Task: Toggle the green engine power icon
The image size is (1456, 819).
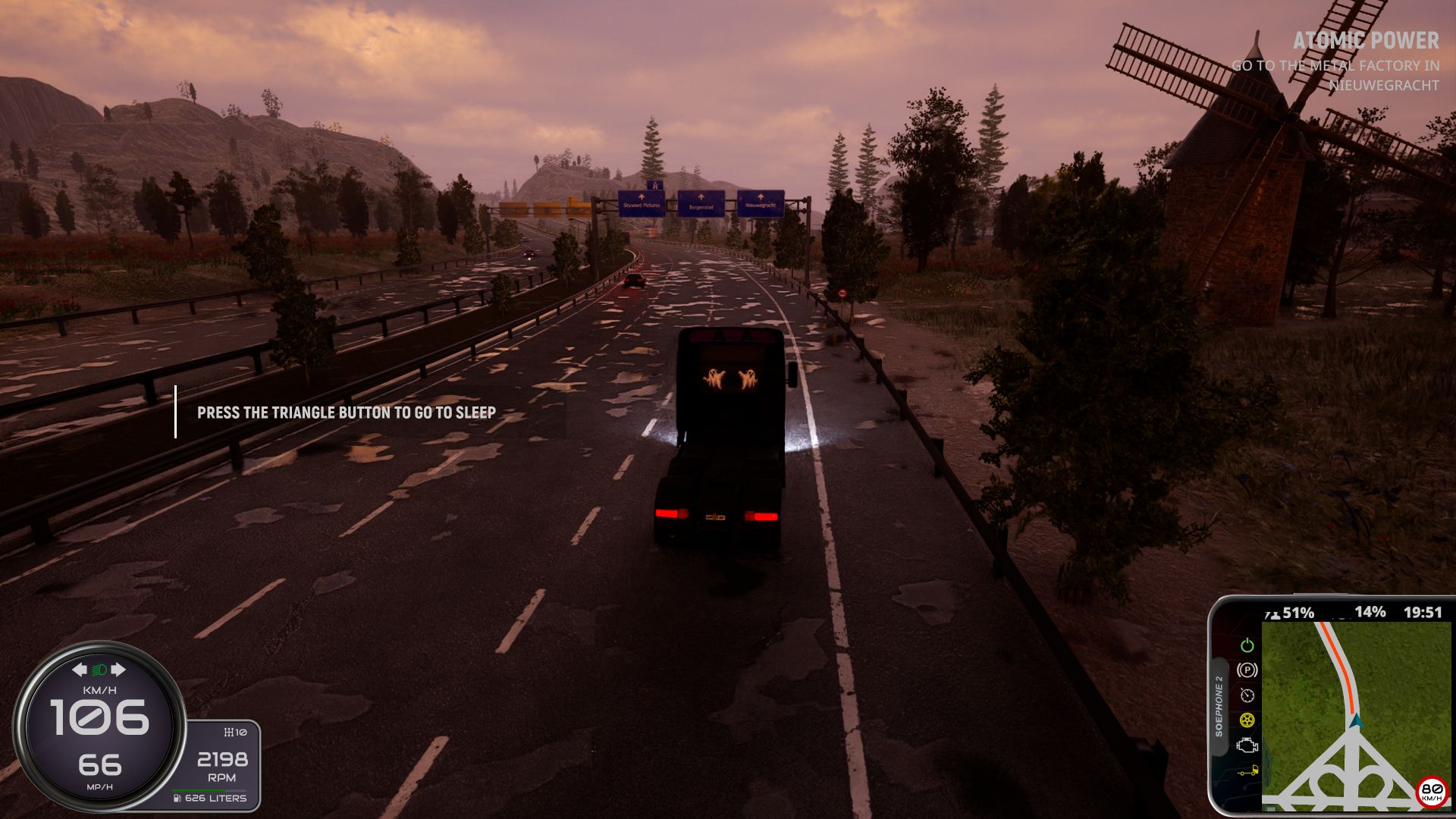Action: pyautogui.click(x=1247, y=645)
